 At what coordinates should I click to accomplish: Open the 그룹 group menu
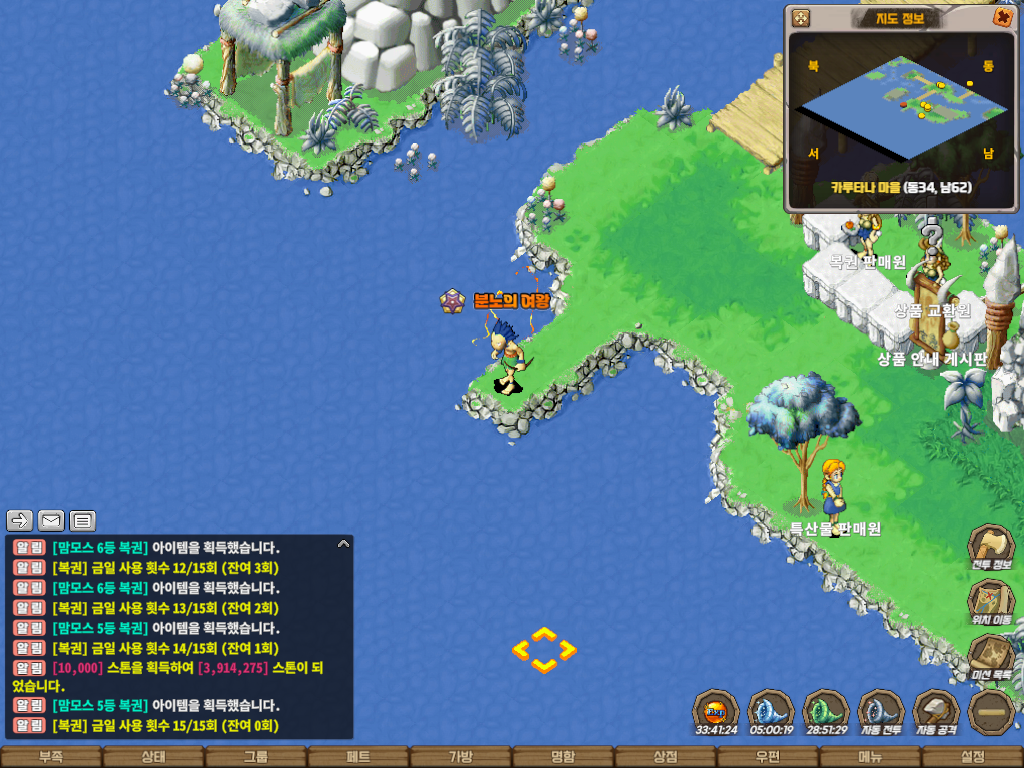click(255, 757)
